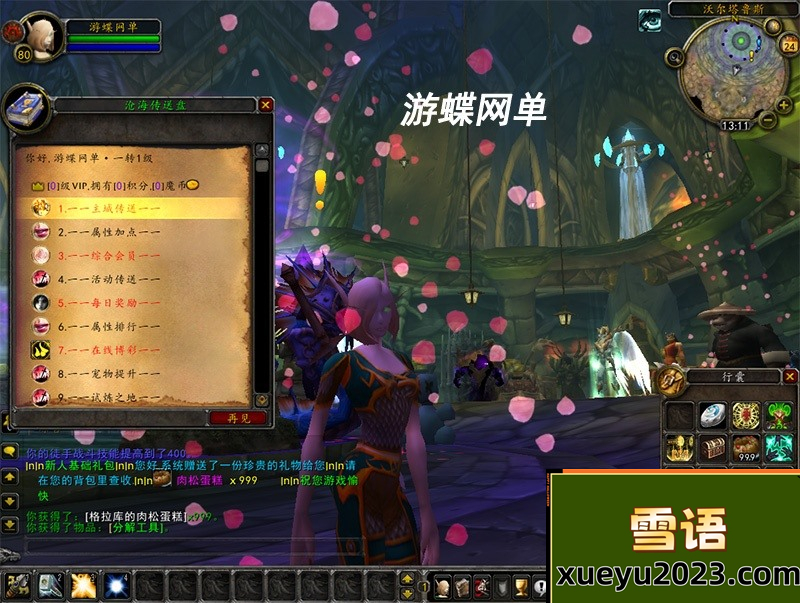The height and width of the screenshot is (603, 800).
Task: Open the chat menu speech bubble button
Action: point(9,452)
